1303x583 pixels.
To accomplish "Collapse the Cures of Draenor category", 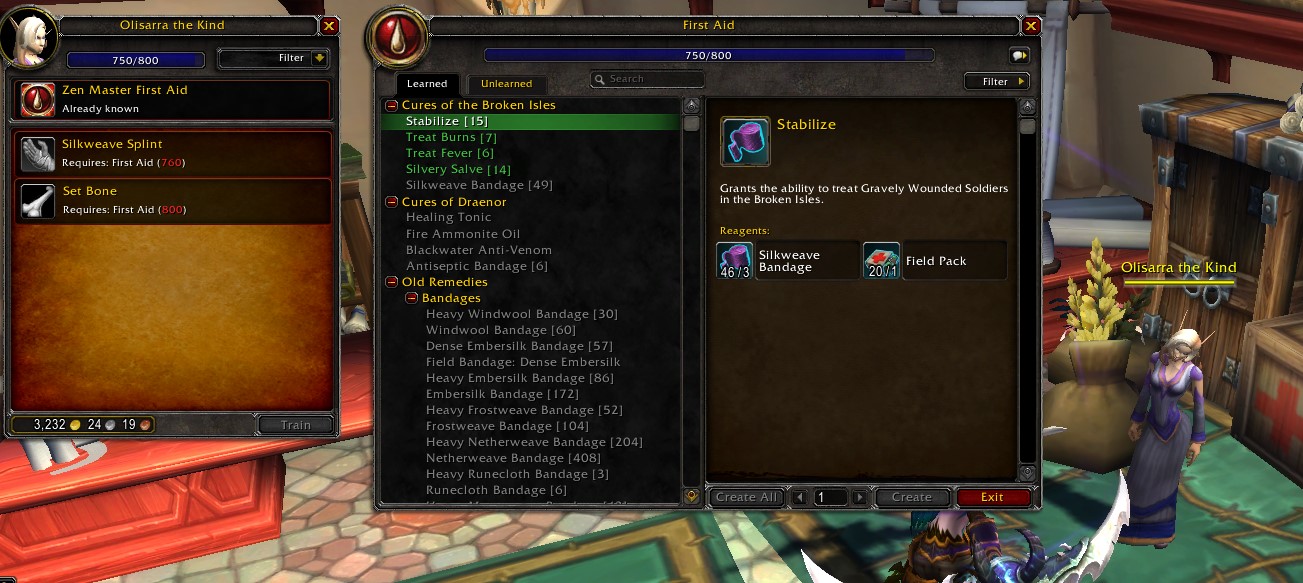I will 392,202.
